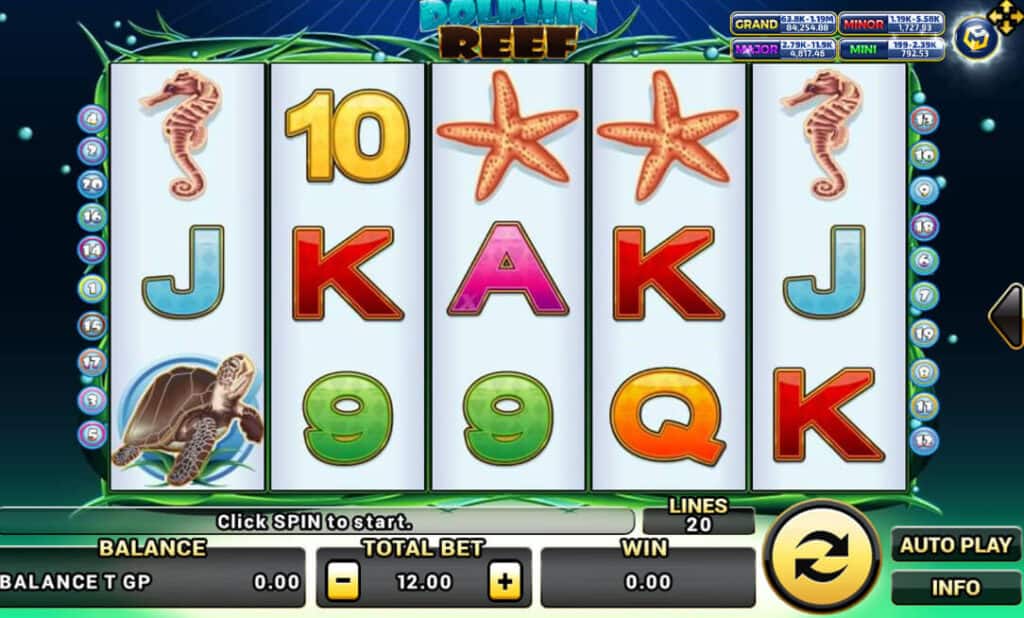Expand the side panel arrow tab

click(1006, 316)
